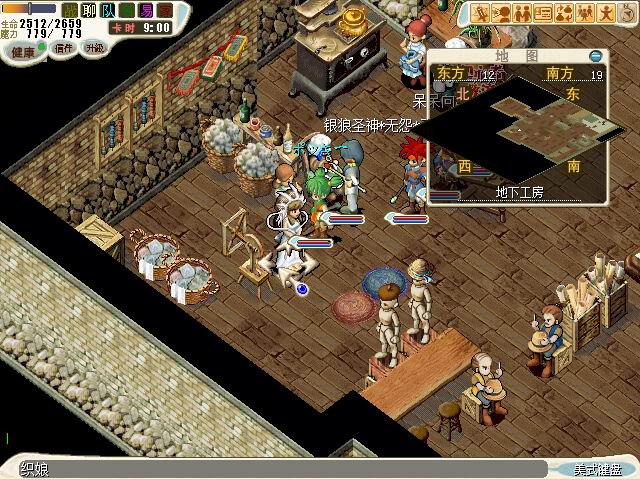Open the 健康 health status panel
This screenshot has height=480, width=640.
(x=24, y=48)
